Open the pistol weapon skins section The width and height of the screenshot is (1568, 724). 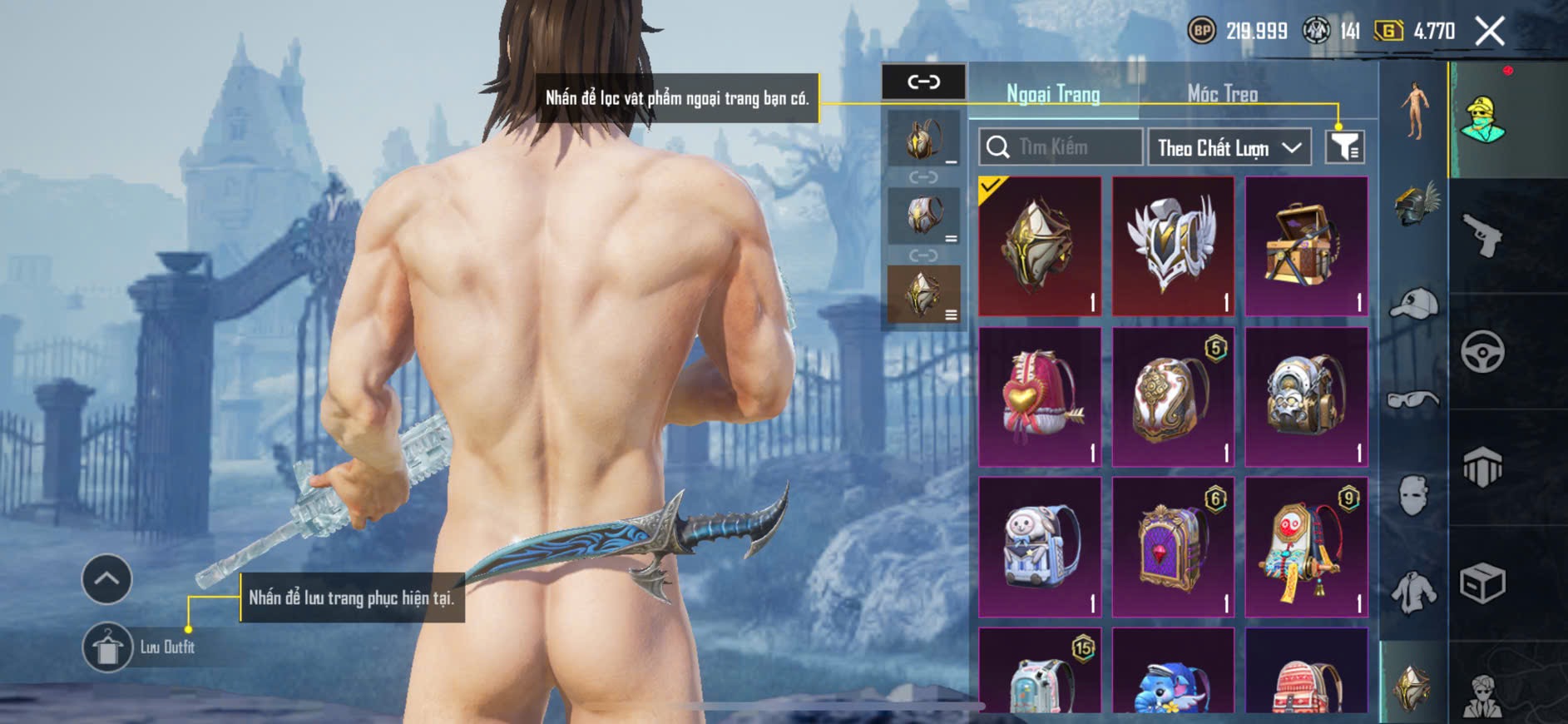click(x=1482, y=236)
